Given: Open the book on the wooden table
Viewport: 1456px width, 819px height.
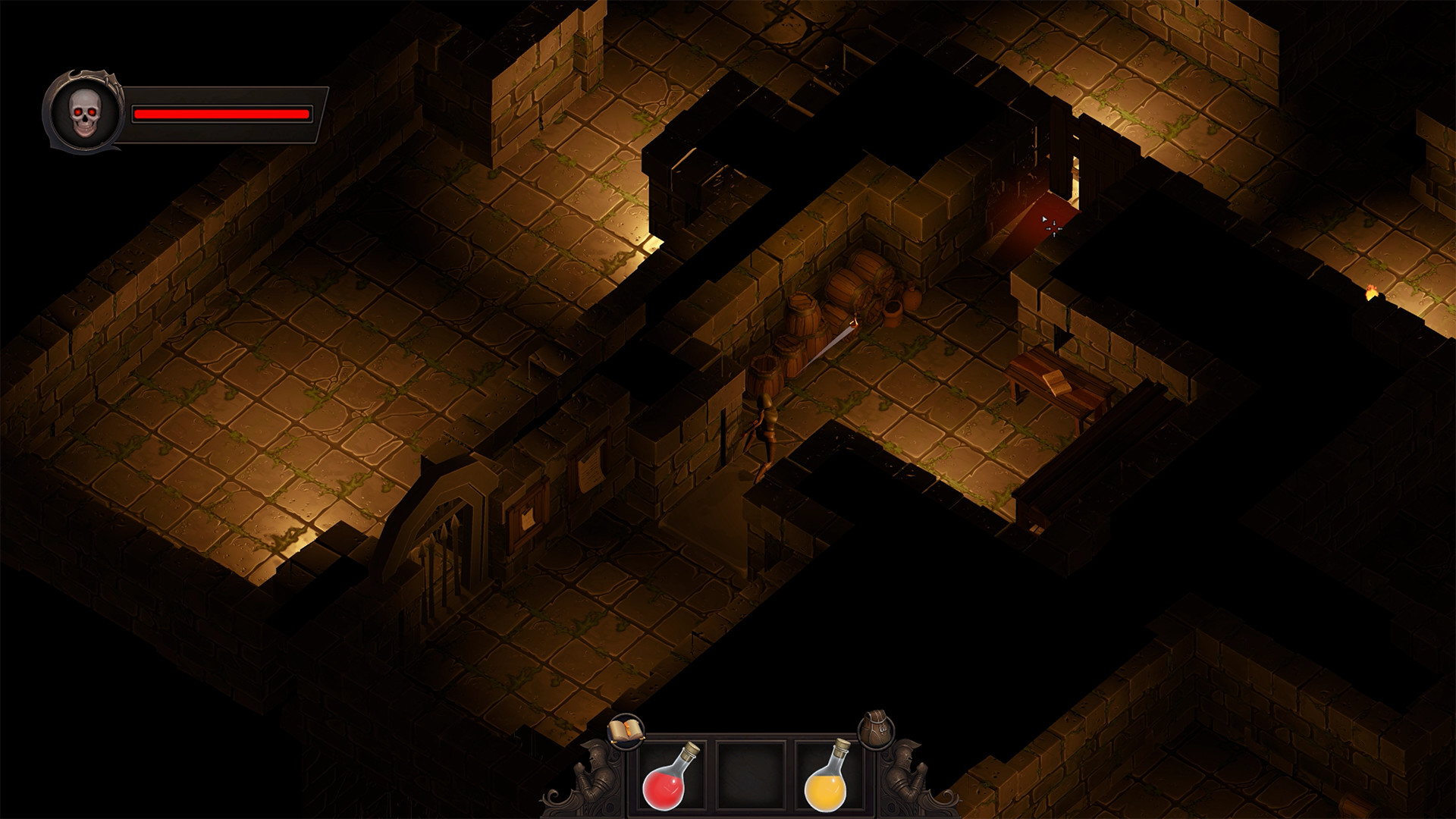Looking at the screenshot, I should pyautogui.click(x=1057, y=381).
